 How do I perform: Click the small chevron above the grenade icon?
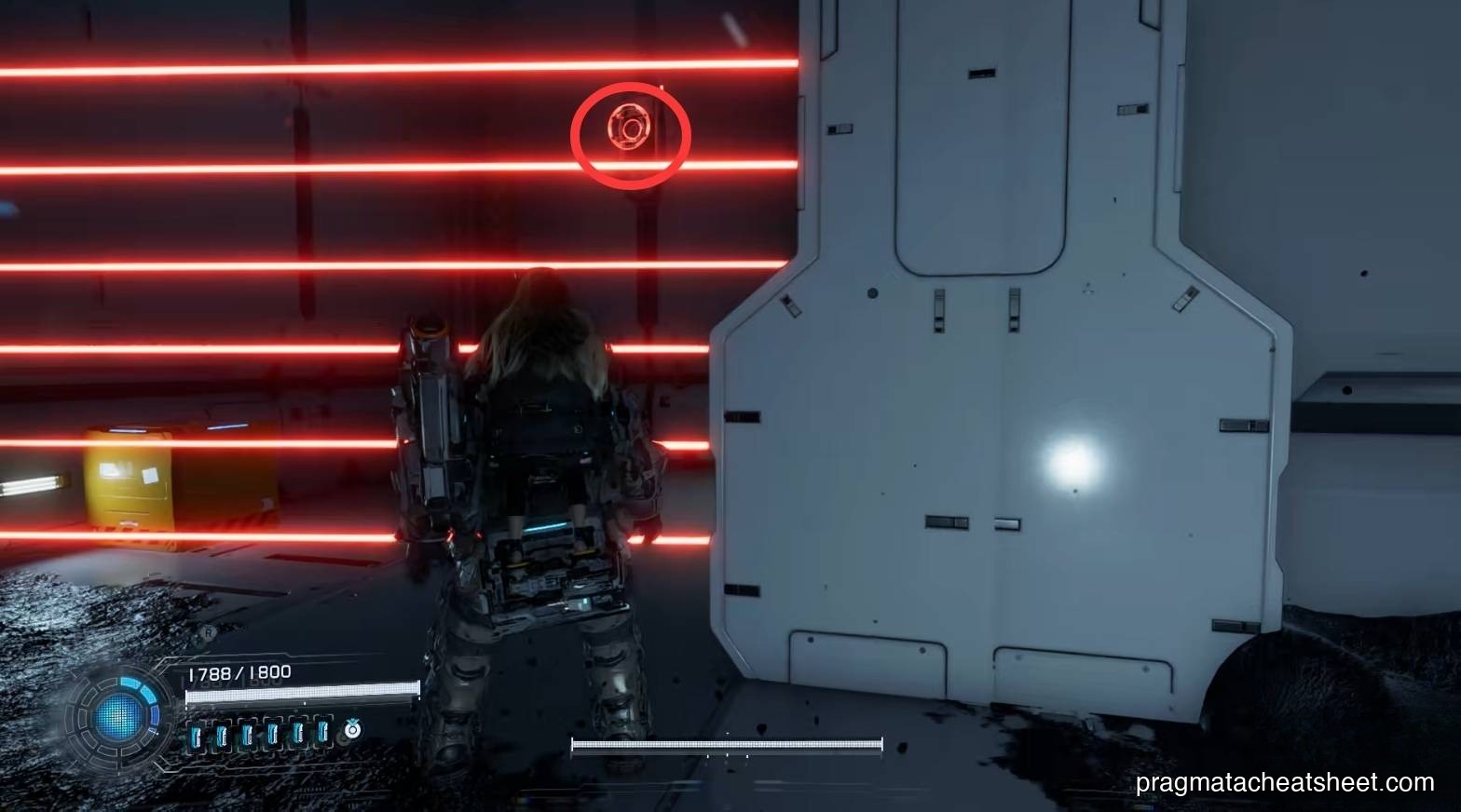(x=352, y=719)
